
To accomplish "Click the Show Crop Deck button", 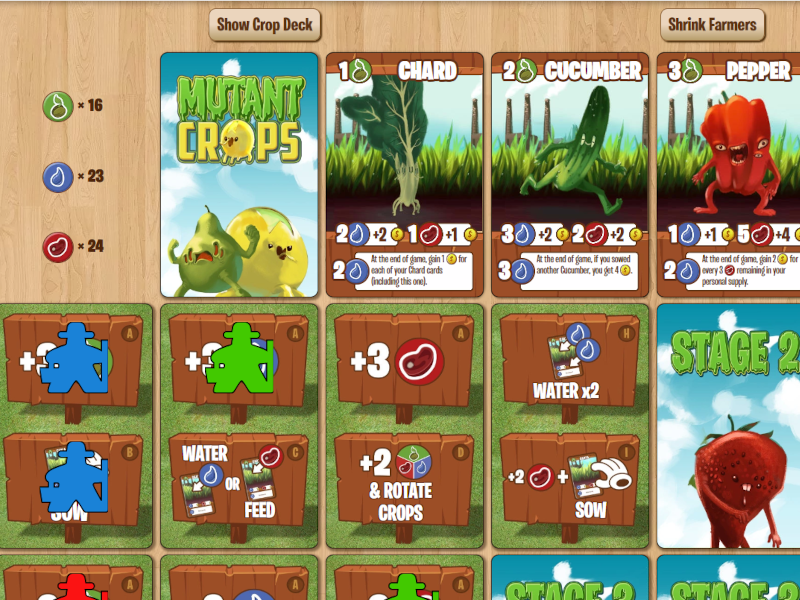I will click(x=264, y=25).
